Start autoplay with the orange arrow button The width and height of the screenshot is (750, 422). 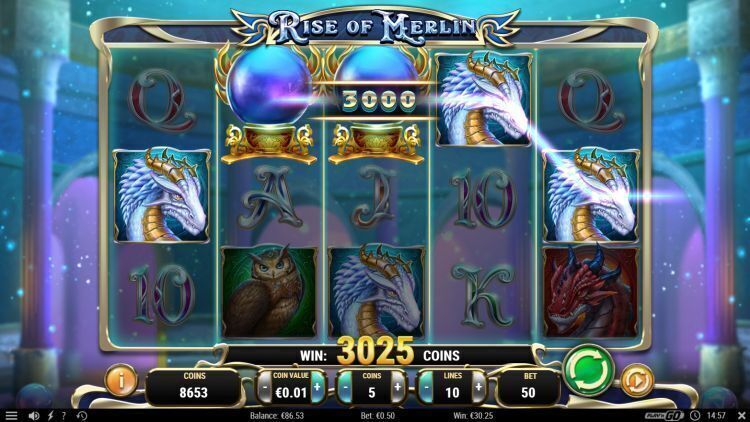638,381
